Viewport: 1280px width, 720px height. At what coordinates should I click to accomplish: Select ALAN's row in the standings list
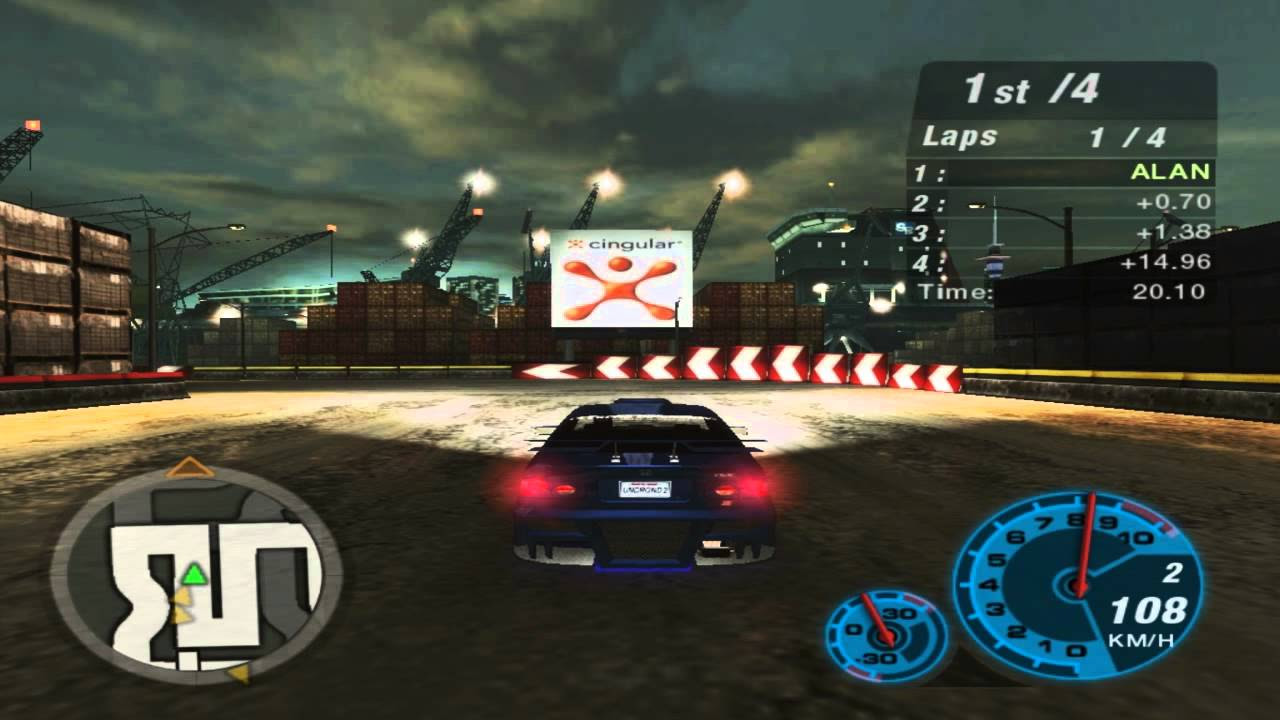pyautogui.click(x=1060, y=172)
